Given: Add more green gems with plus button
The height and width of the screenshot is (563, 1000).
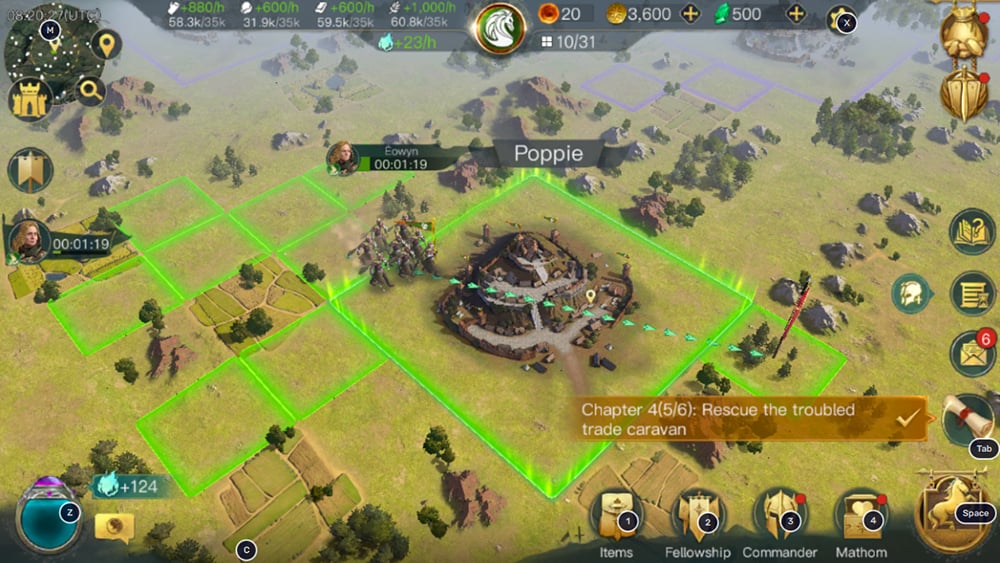Looking at the screenshot, I should (x=796, y=14).
